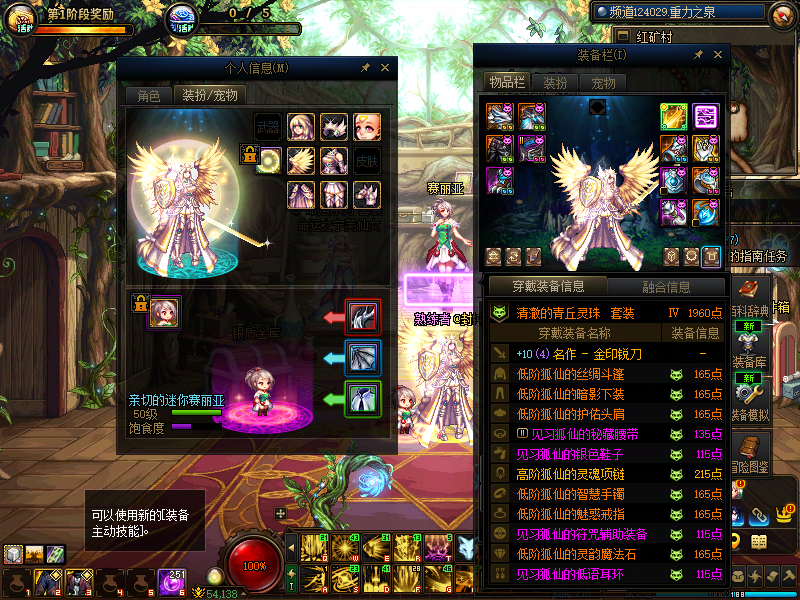Switch to the 角色 tab
This screenshot has height=600, width=800.
point(148,96)
